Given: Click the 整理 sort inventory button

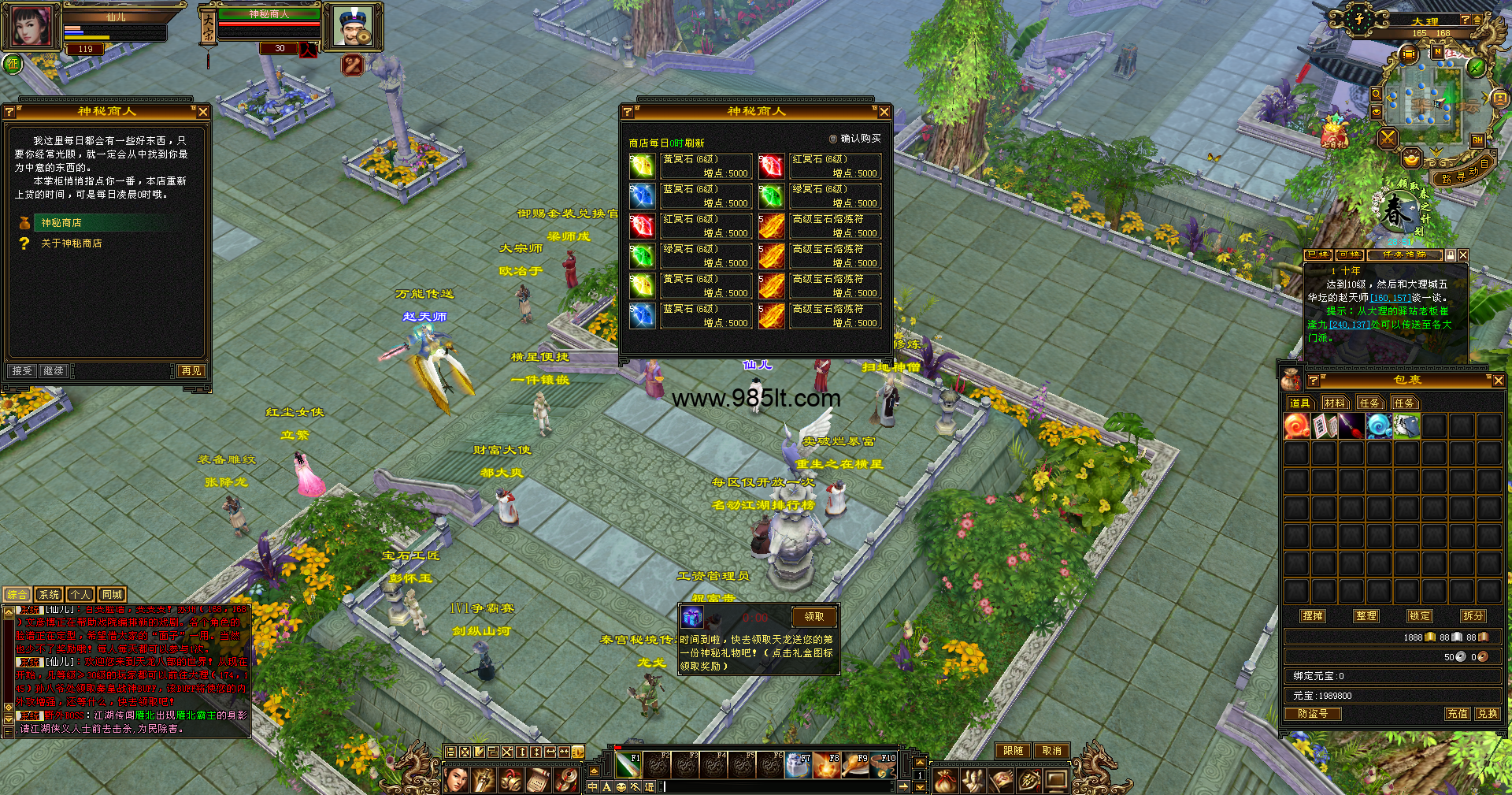Looking at the screenshot, I should tap(1366, 616).
